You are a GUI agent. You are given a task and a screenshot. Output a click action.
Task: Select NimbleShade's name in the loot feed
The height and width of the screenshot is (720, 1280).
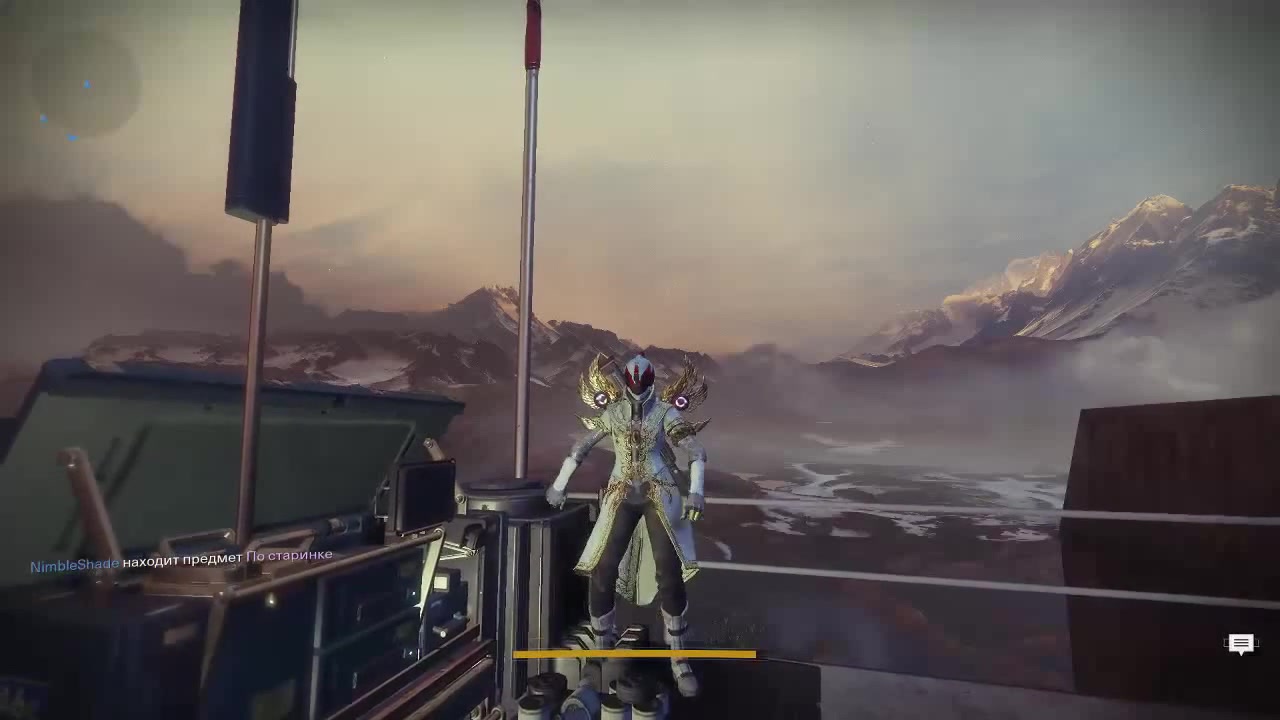click(74, 566)
